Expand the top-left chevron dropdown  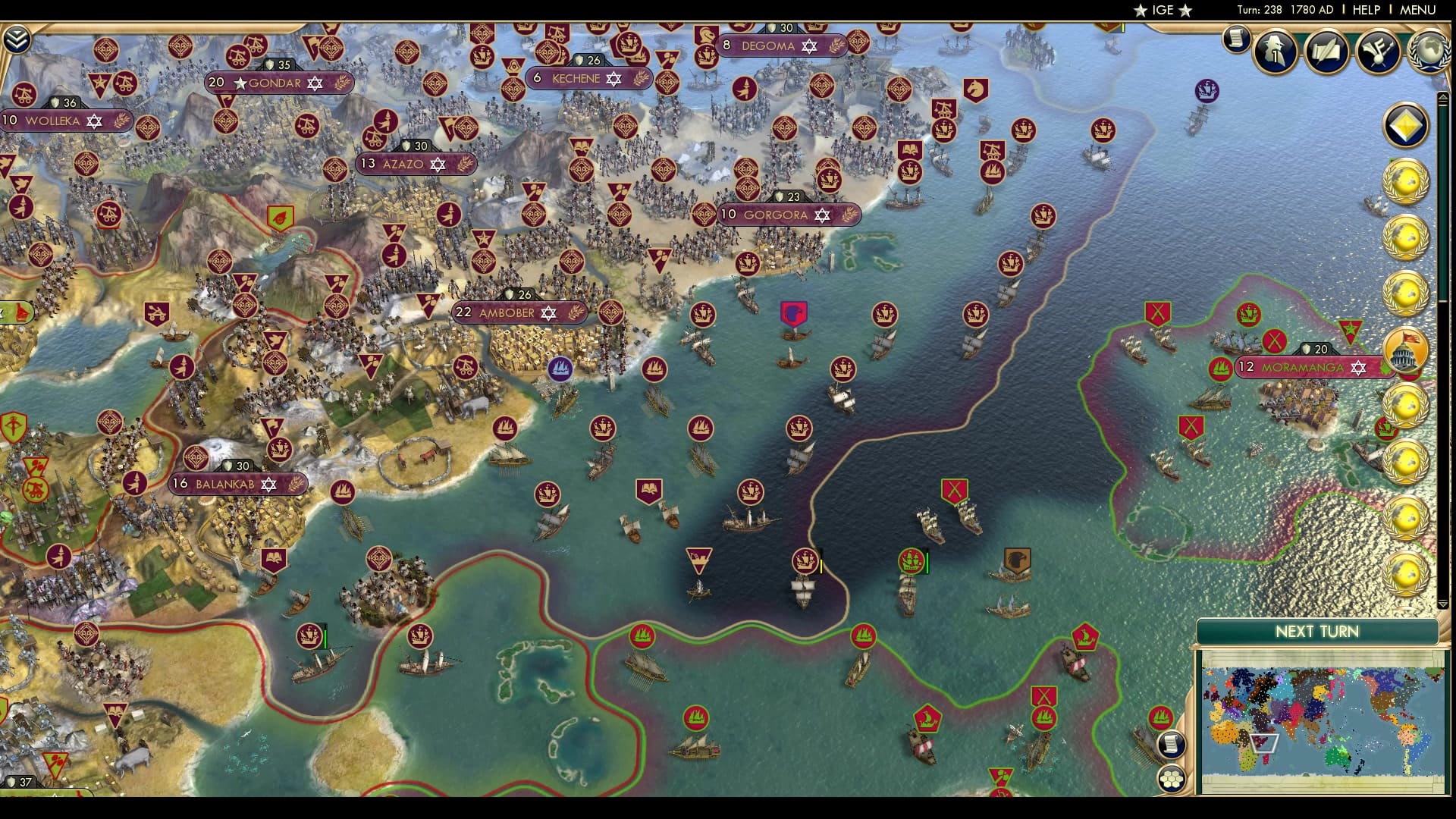pyautogui.click(x=17, y=39)
